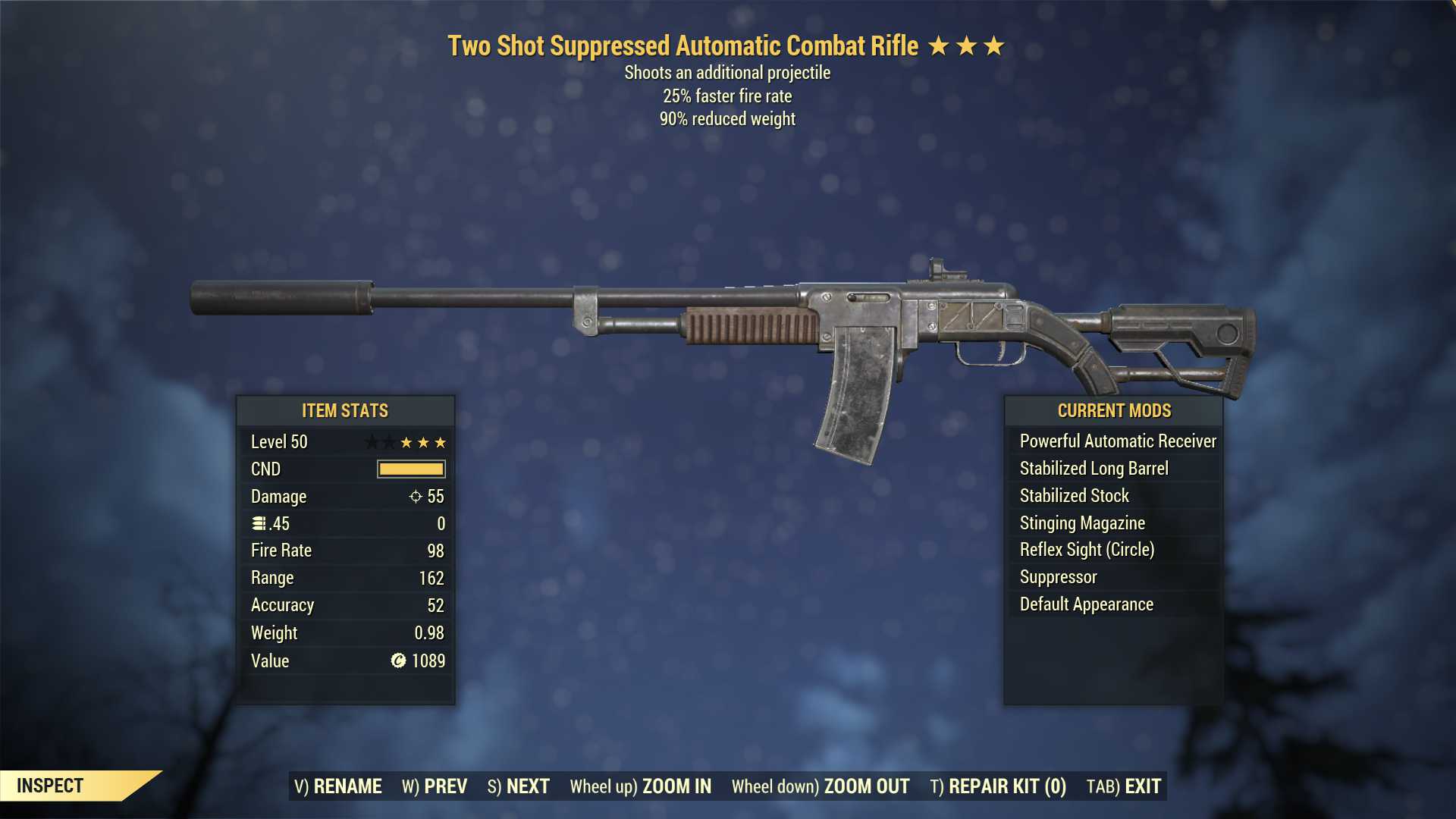This screenshot has width=1456, height=819.
Task: Expand the ITEM STATS panel header
Action: point(345,410)
